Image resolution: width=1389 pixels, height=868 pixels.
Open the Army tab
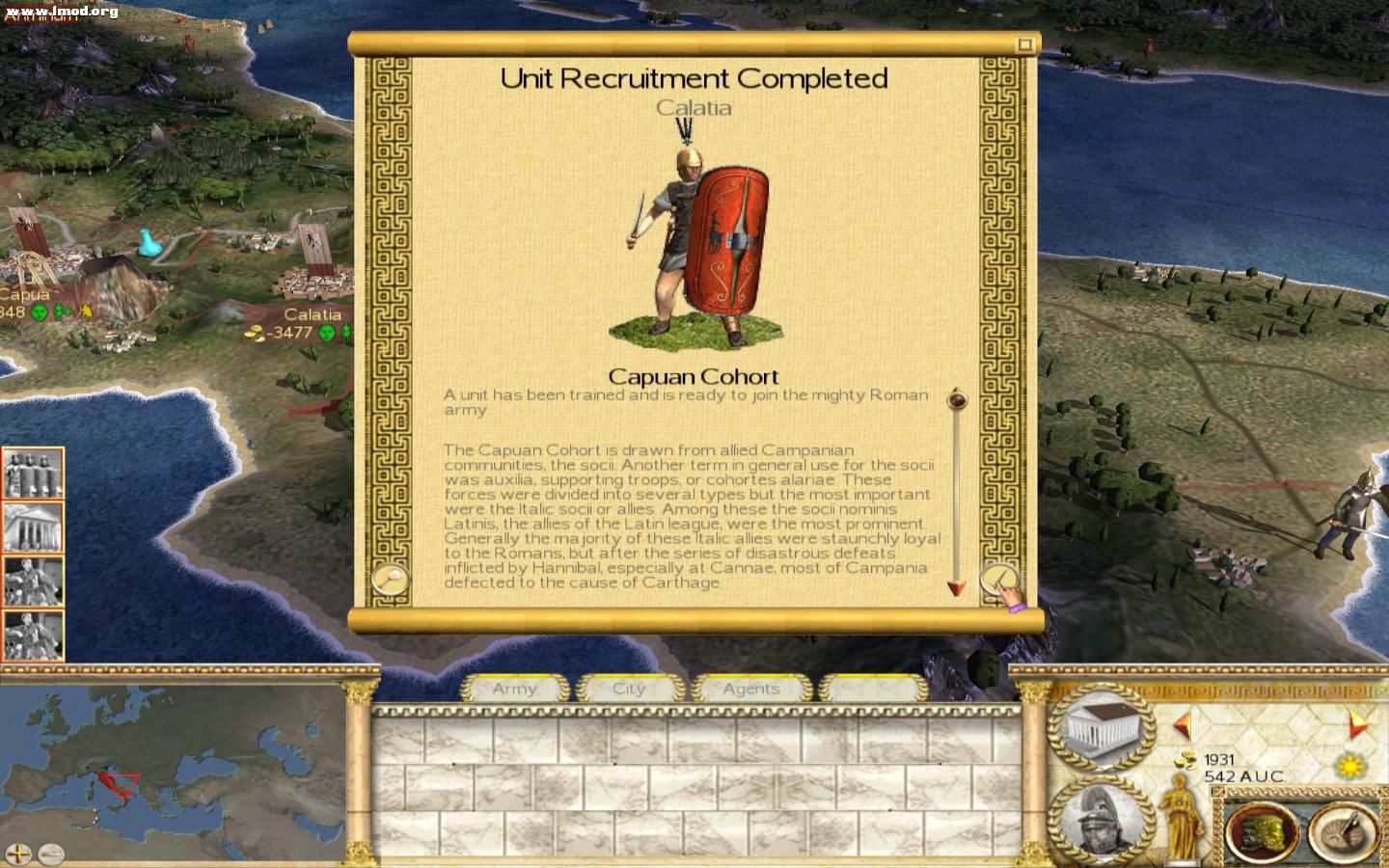[x=515, y=689]
